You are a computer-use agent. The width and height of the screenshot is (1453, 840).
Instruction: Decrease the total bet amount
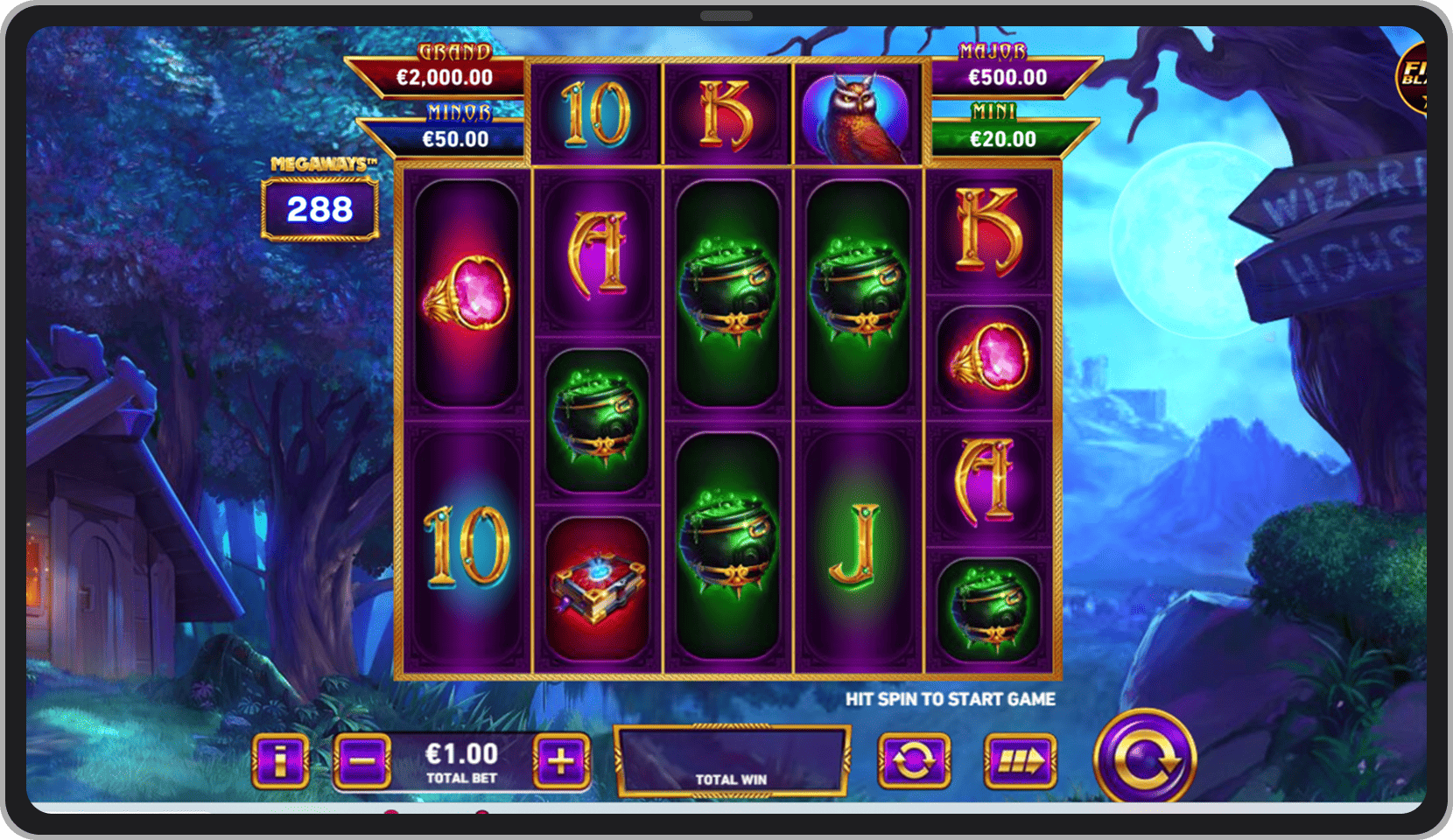click(x=361, y=760)
